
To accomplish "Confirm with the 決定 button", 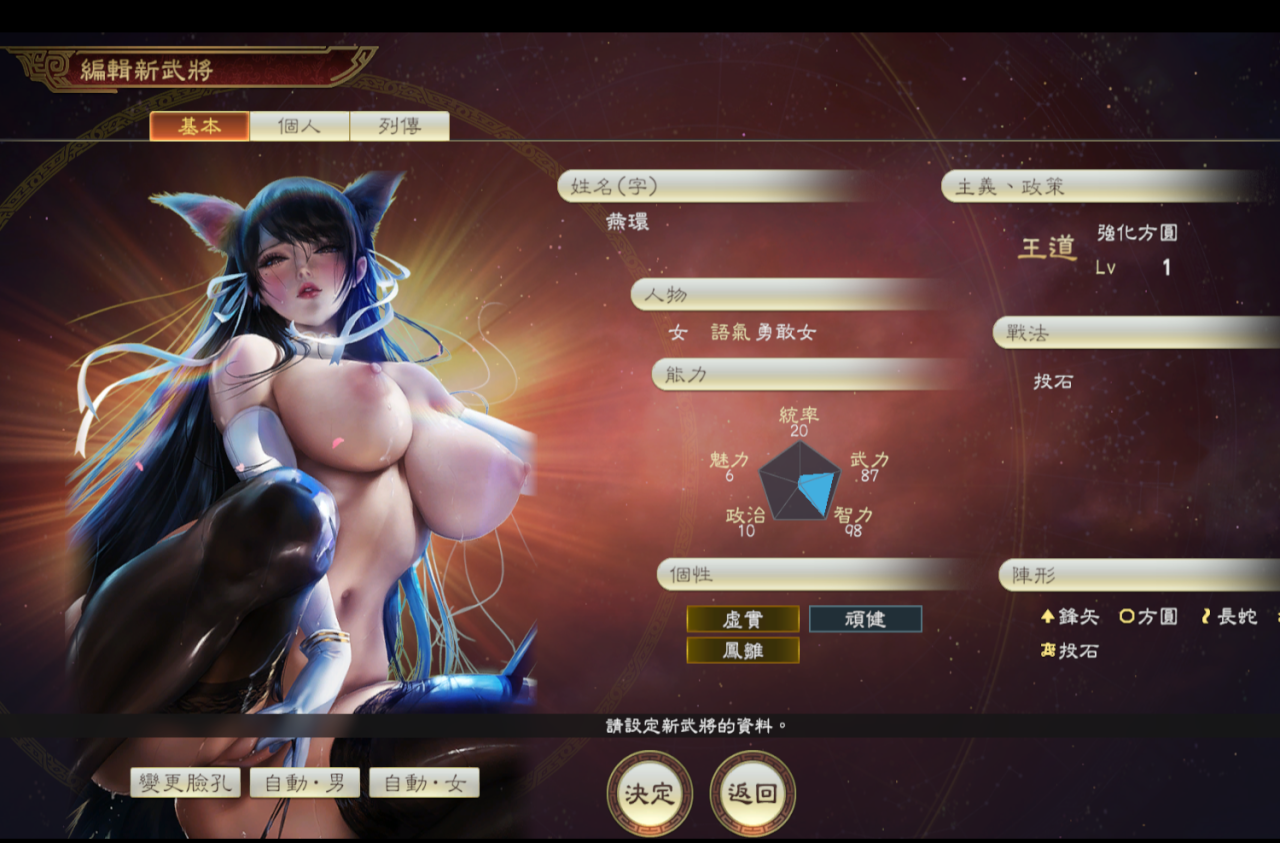I will [650, 794].
